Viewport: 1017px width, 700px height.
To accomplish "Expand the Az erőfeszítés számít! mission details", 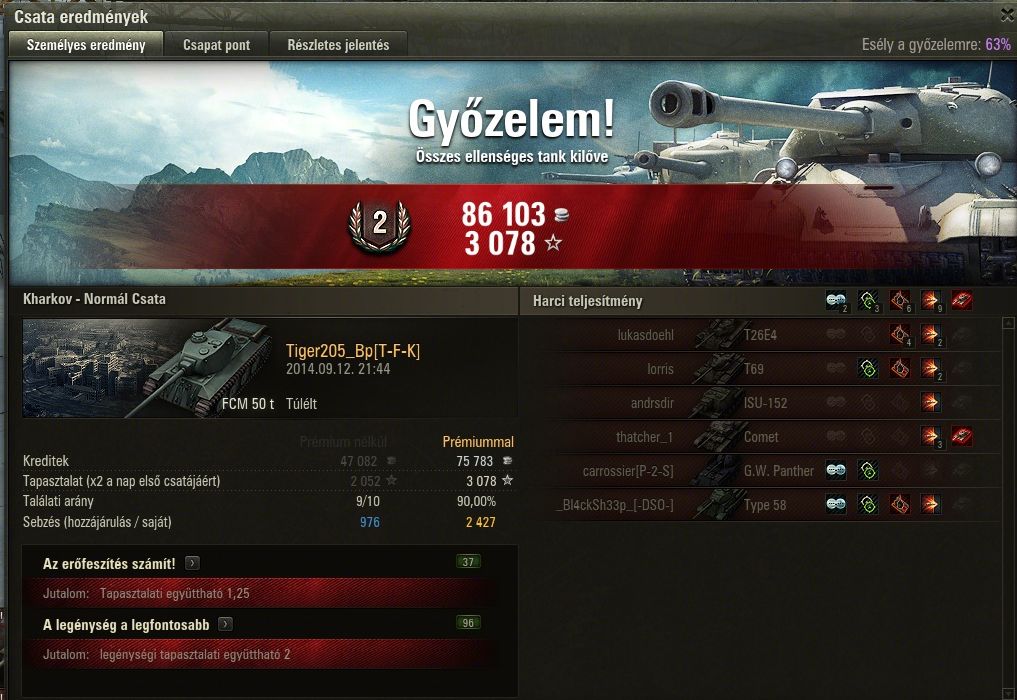I will tap(193, 564).
